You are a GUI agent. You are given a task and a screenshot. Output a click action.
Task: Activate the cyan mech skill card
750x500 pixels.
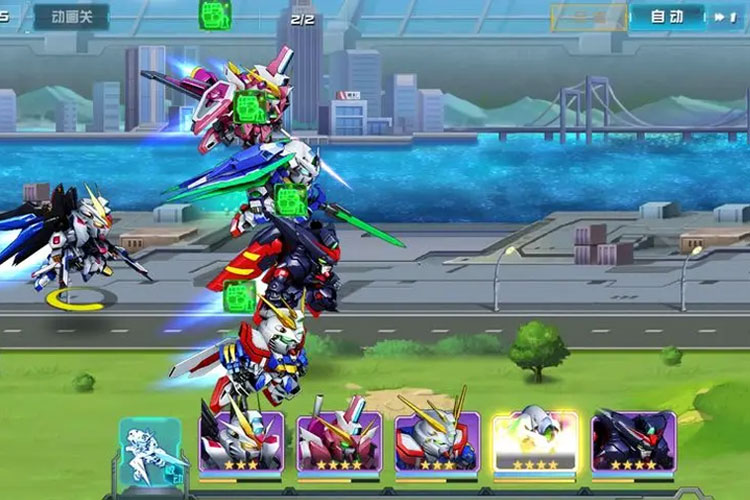pos(150,450)
